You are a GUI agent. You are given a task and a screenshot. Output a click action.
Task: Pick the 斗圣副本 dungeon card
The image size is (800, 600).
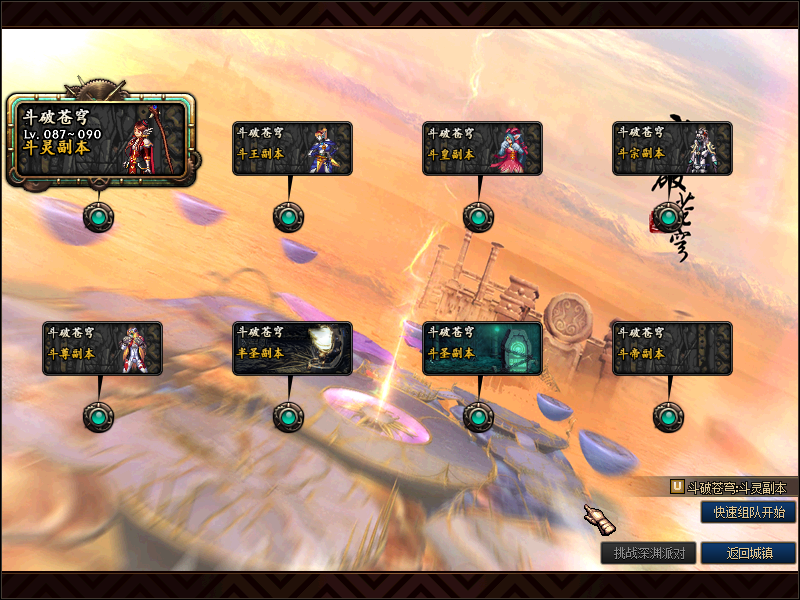[482, 348]
